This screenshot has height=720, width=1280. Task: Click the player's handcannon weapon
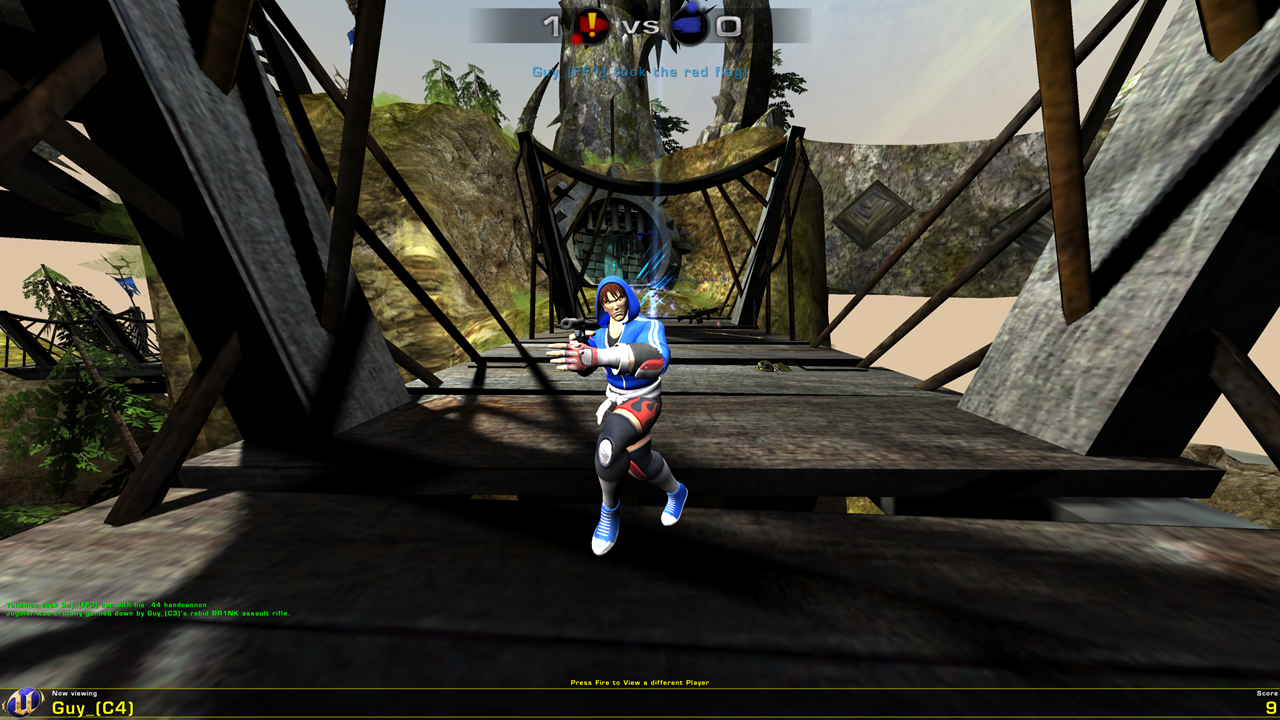(575, 325)
